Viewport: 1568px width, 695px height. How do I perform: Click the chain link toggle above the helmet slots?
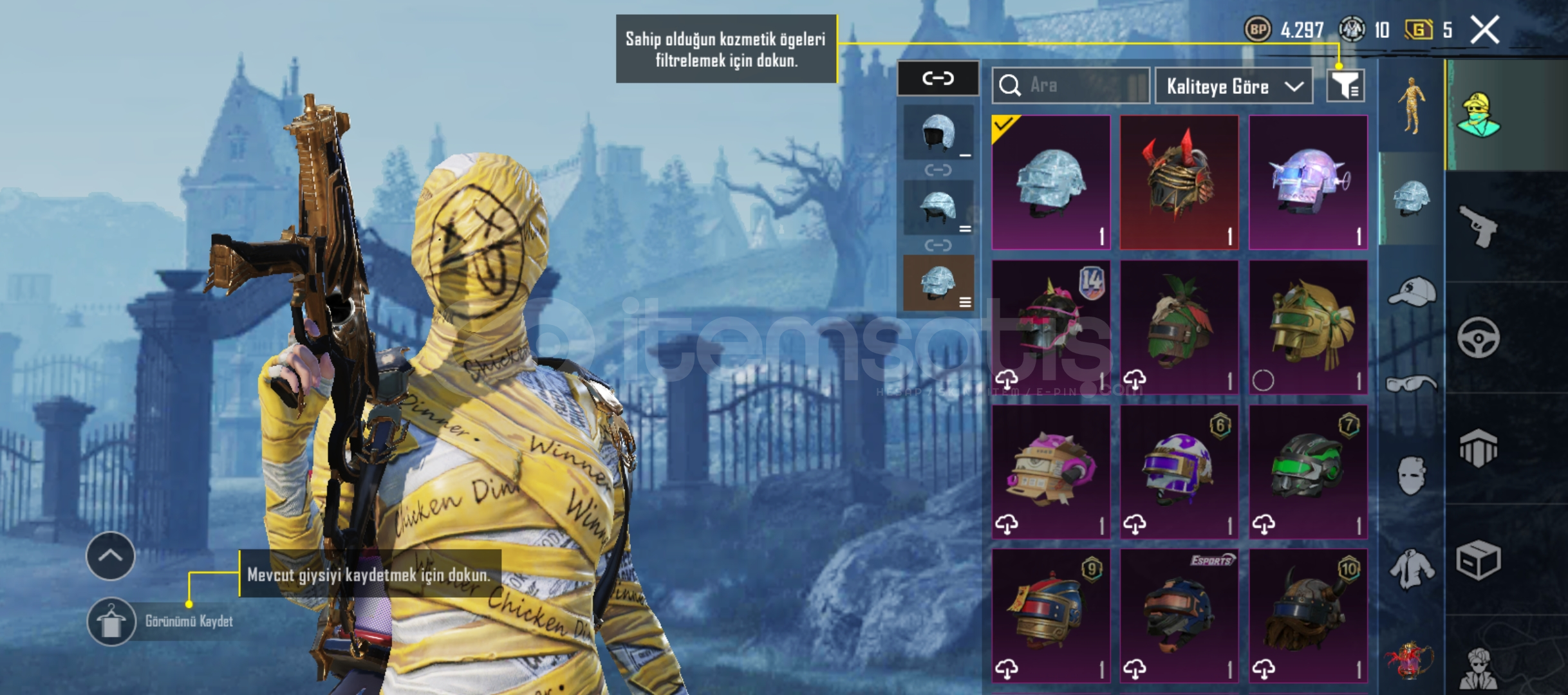(x=937, y=77)
